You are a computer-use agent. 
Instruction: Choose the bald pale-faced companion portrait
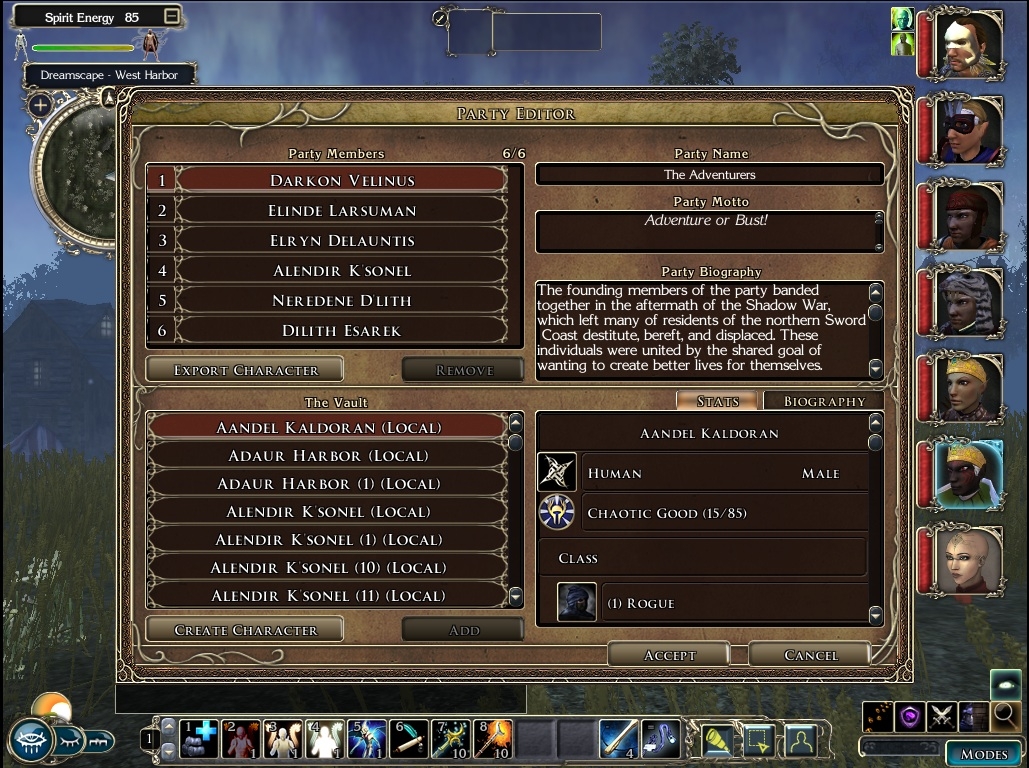[968, 560]
